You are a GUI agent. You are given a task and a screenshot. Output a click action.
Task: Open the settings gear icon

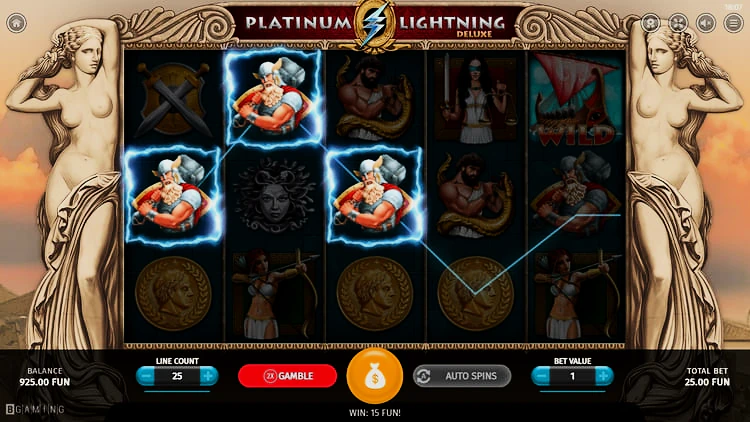tap(650, 22)
